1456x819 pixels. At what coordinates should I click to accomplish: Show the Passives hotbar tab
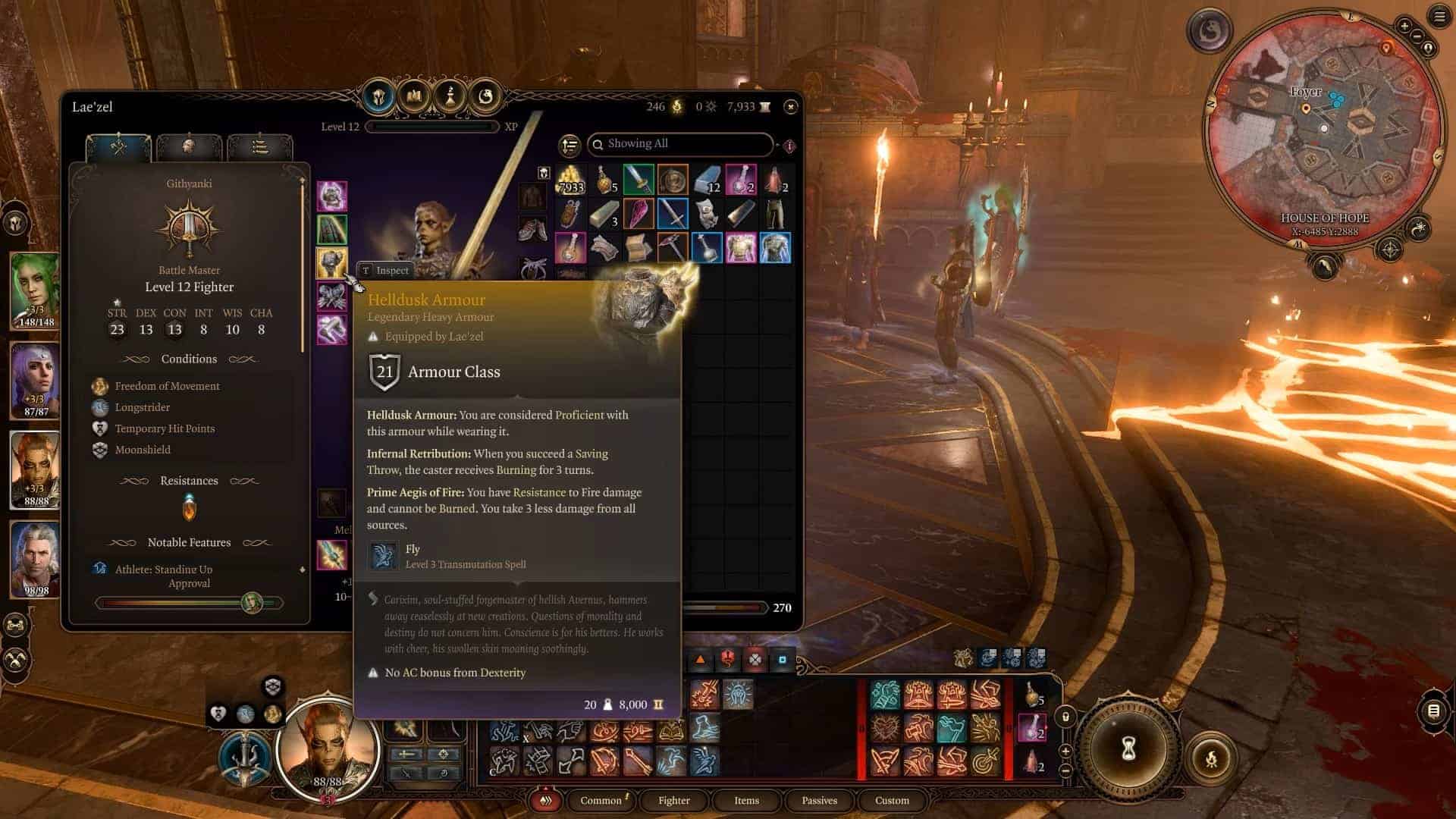819,800
